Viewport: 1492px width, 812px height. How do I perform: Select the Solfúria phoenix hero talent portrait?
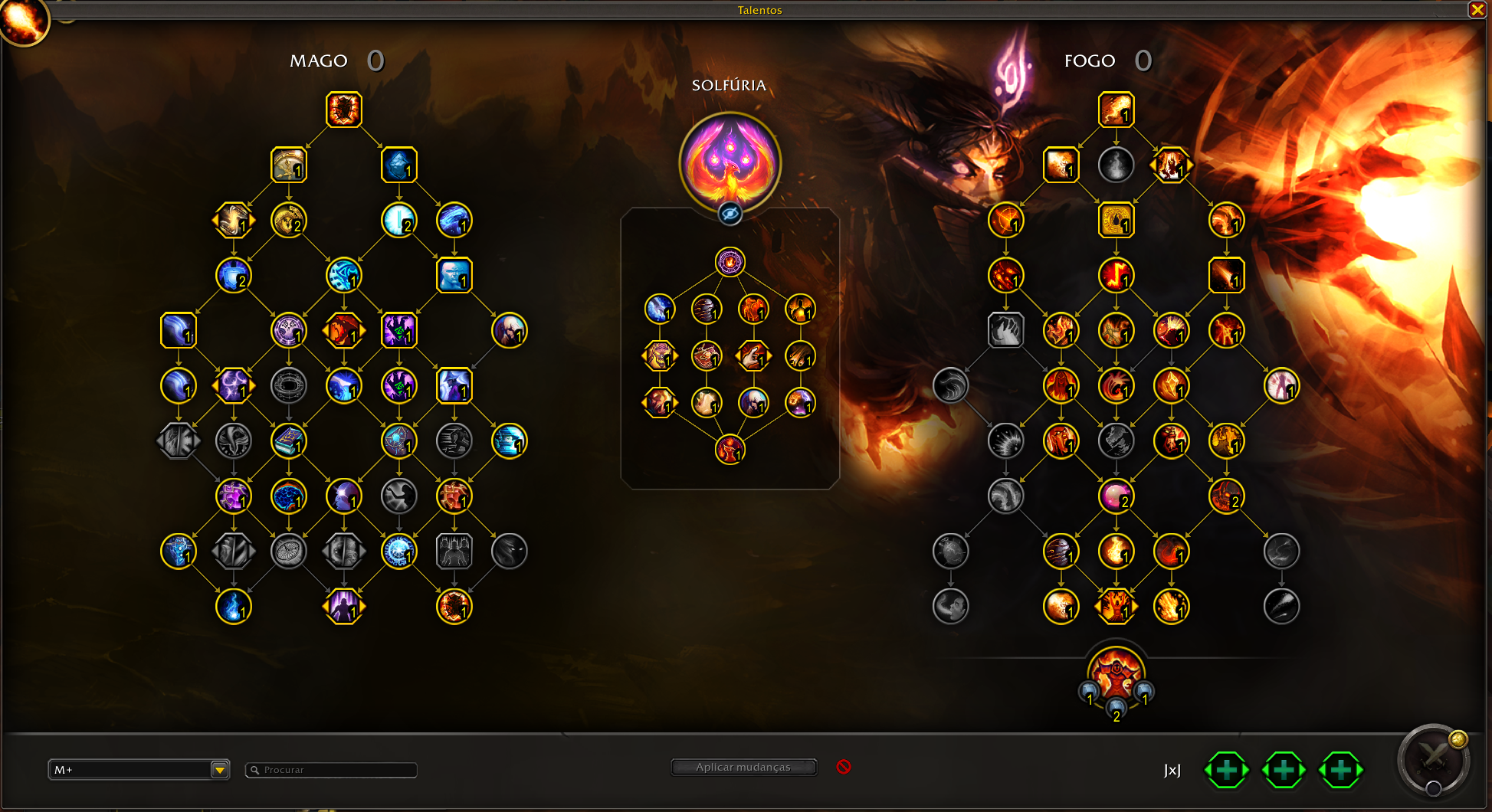(730, 162)
